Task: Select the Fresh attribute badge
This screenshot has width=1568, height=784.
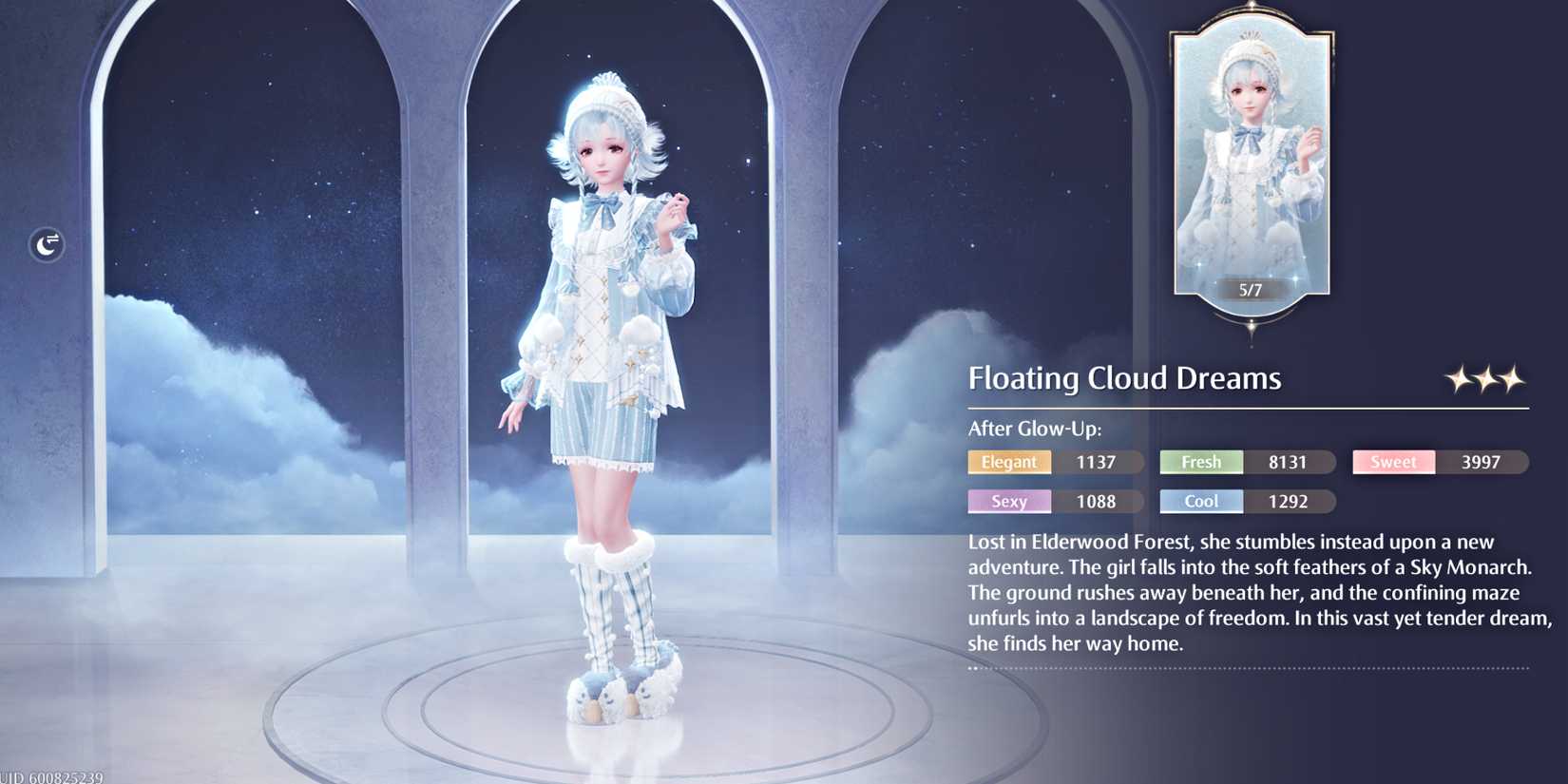Action: (1200, 462)
